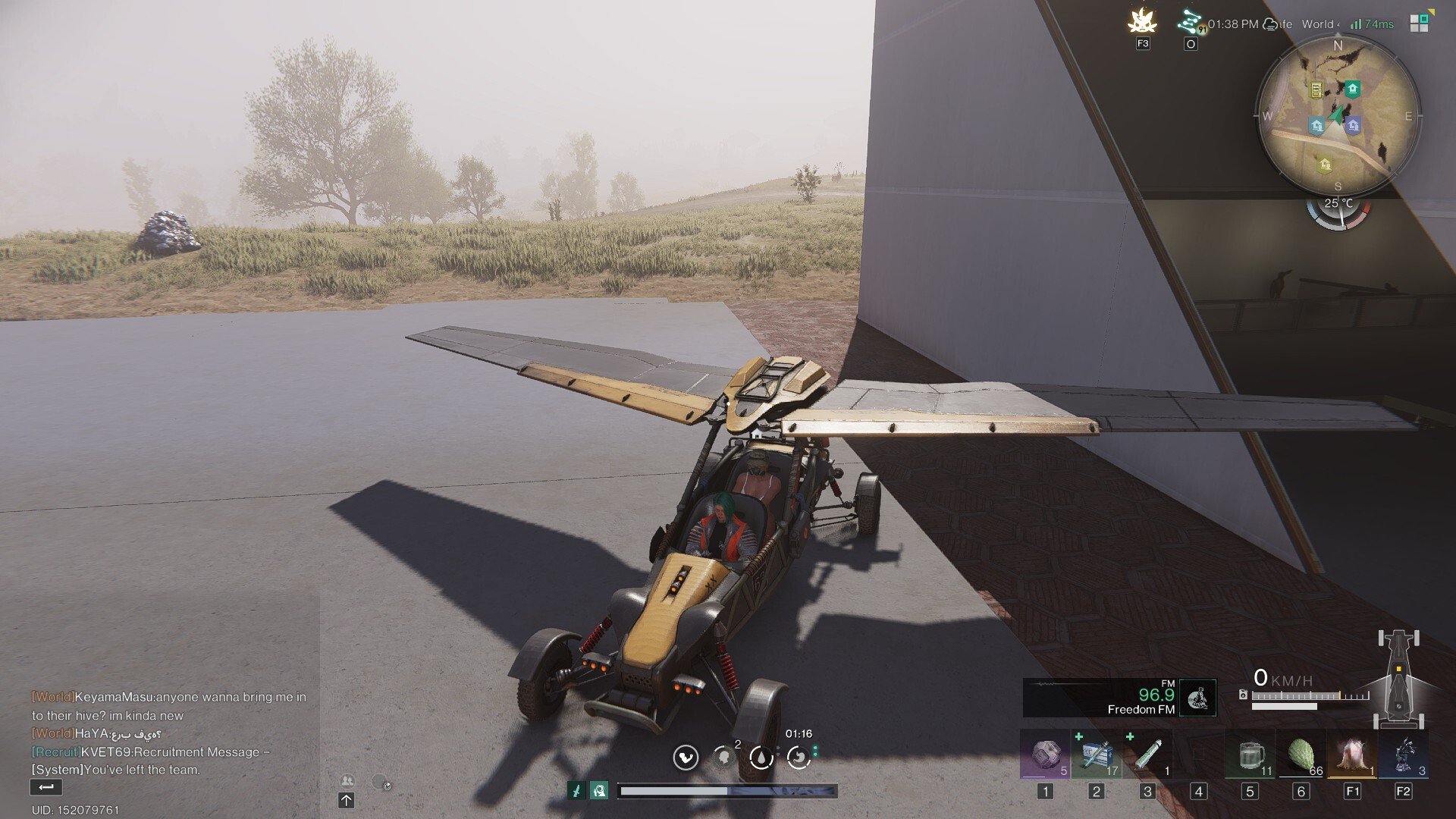Click the water droplet status icon
Screen dimensions: 1456x819
click(761, 757)
